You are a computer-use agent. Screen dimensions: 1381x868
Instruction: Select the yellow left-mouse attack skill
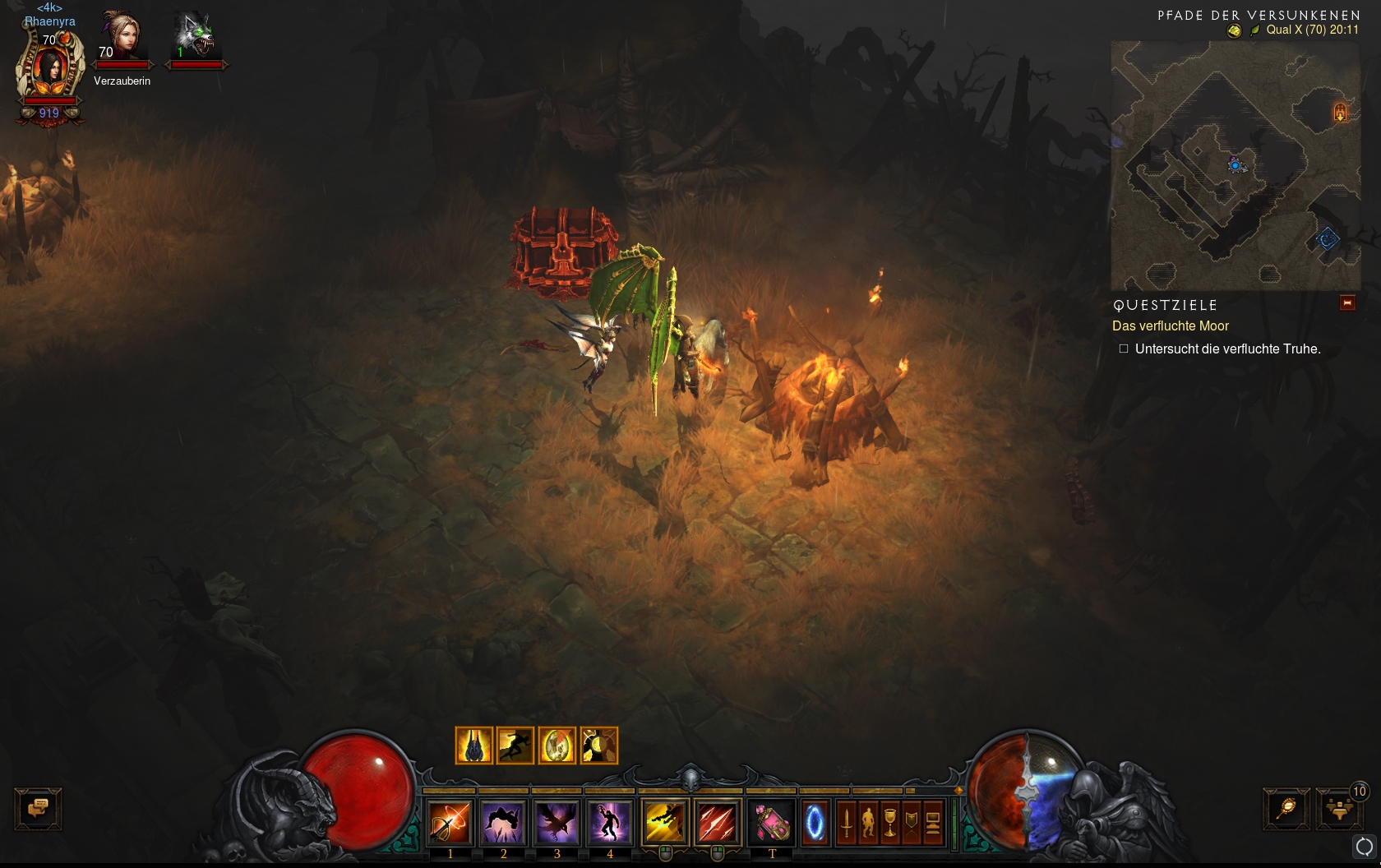[x=665, y=821]
